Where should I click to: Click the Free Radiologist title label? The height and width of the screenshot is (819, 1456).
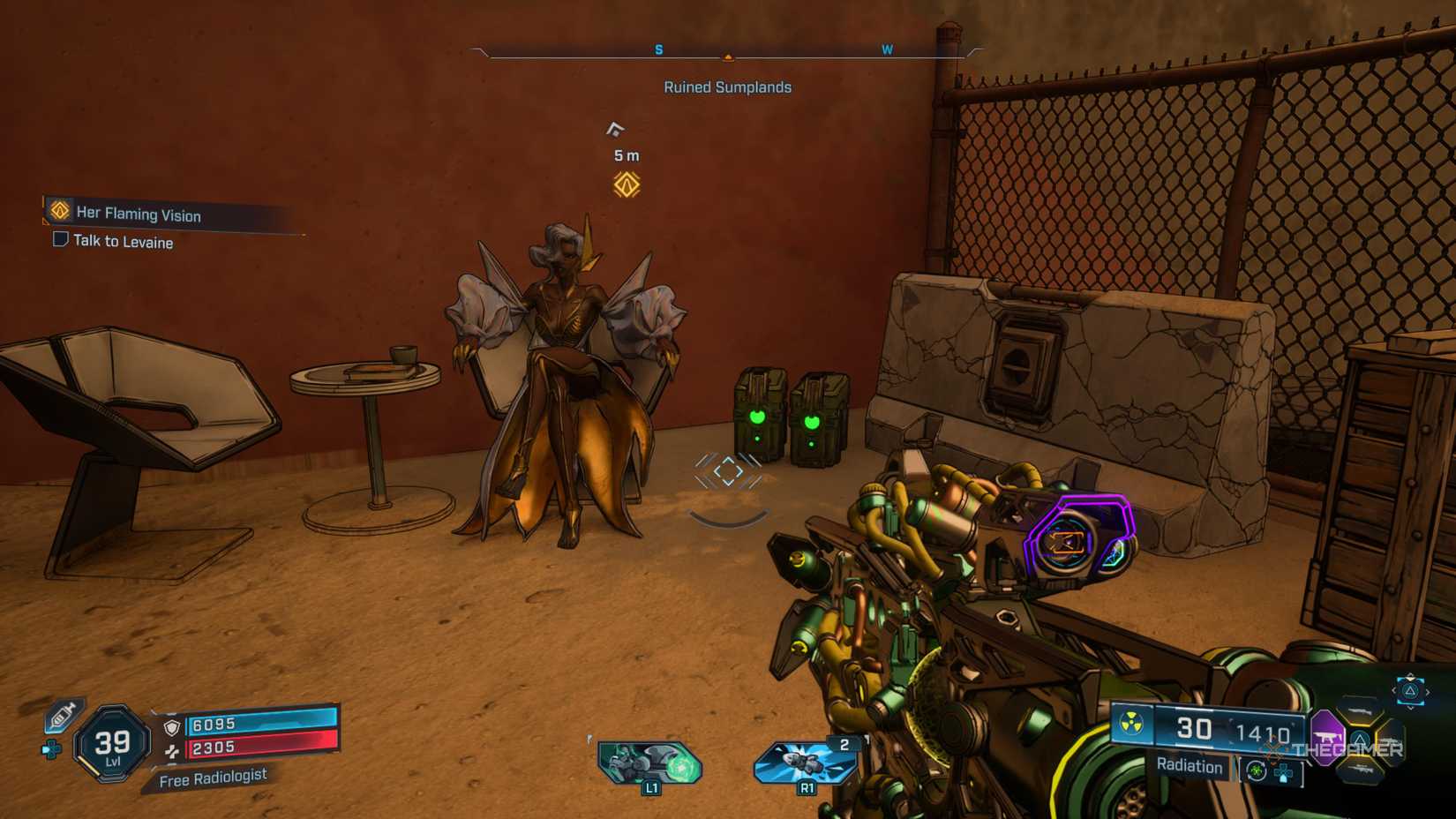pyautogui.click(x=213, y=778)
